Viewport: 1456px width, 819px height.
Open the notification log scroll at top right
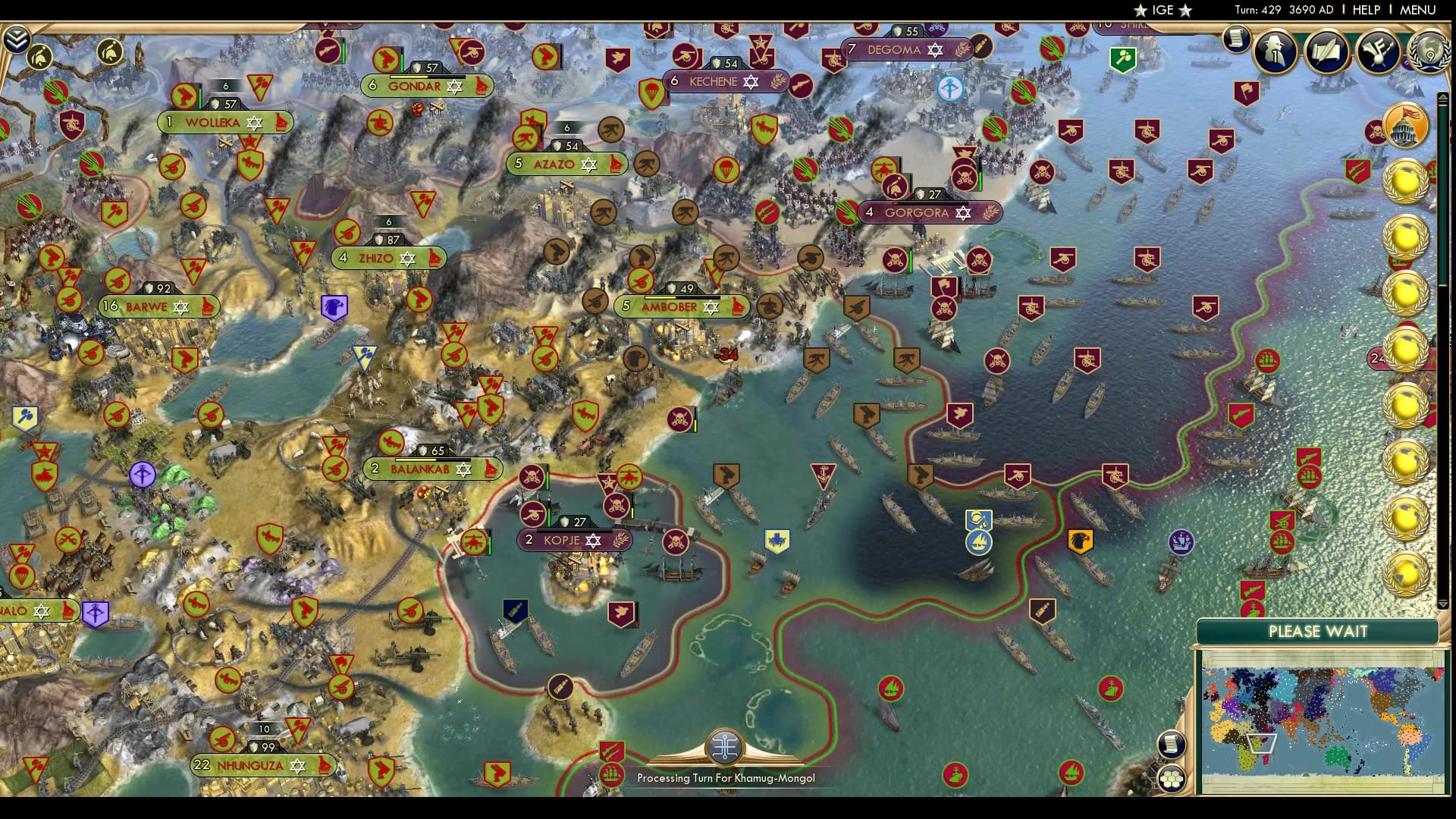click(x=1236, y=38)
